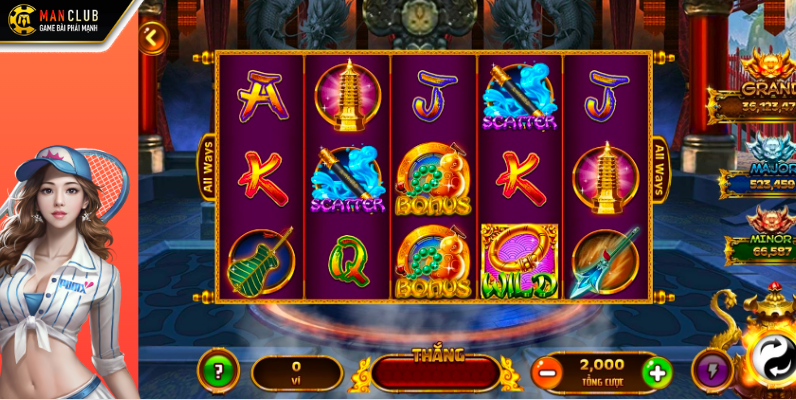Decrease total bet with the red minus
796x400 pixels.
tap(546, 374)
